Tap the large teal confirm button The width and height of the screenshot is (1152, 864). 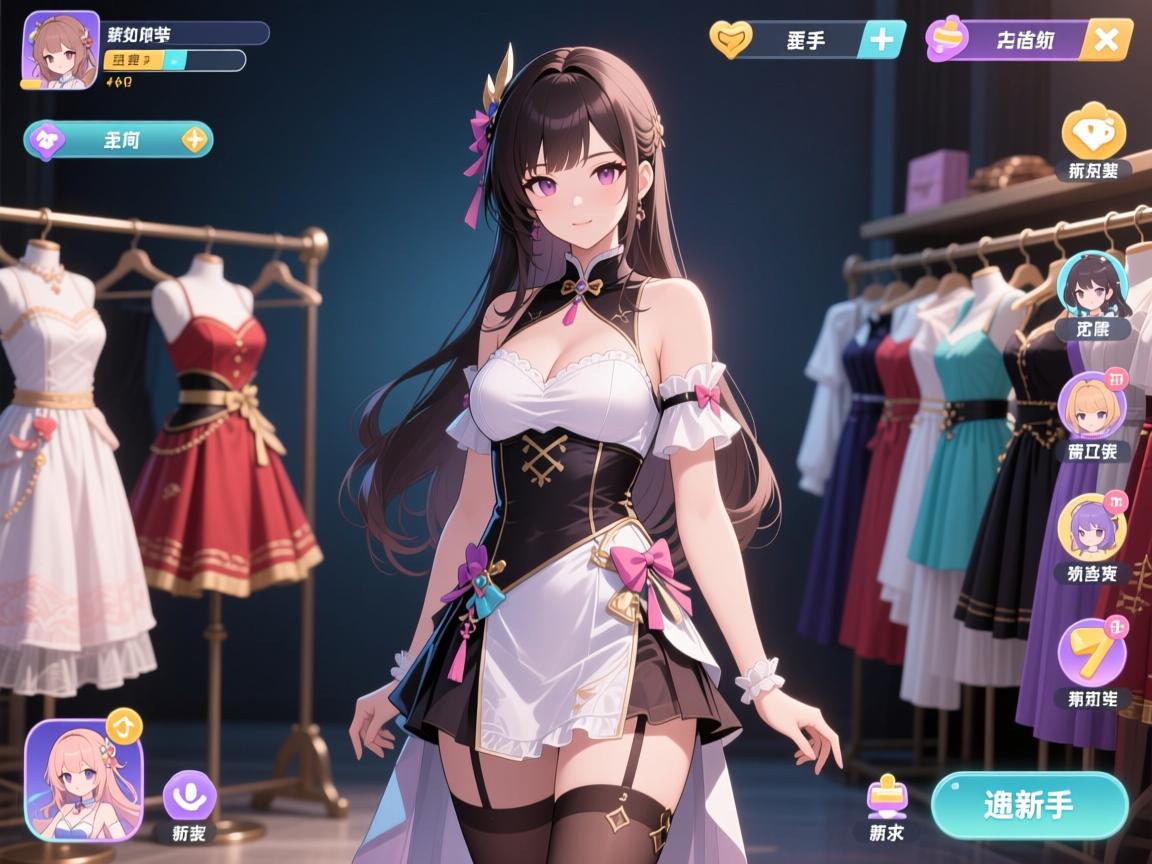1029,805
